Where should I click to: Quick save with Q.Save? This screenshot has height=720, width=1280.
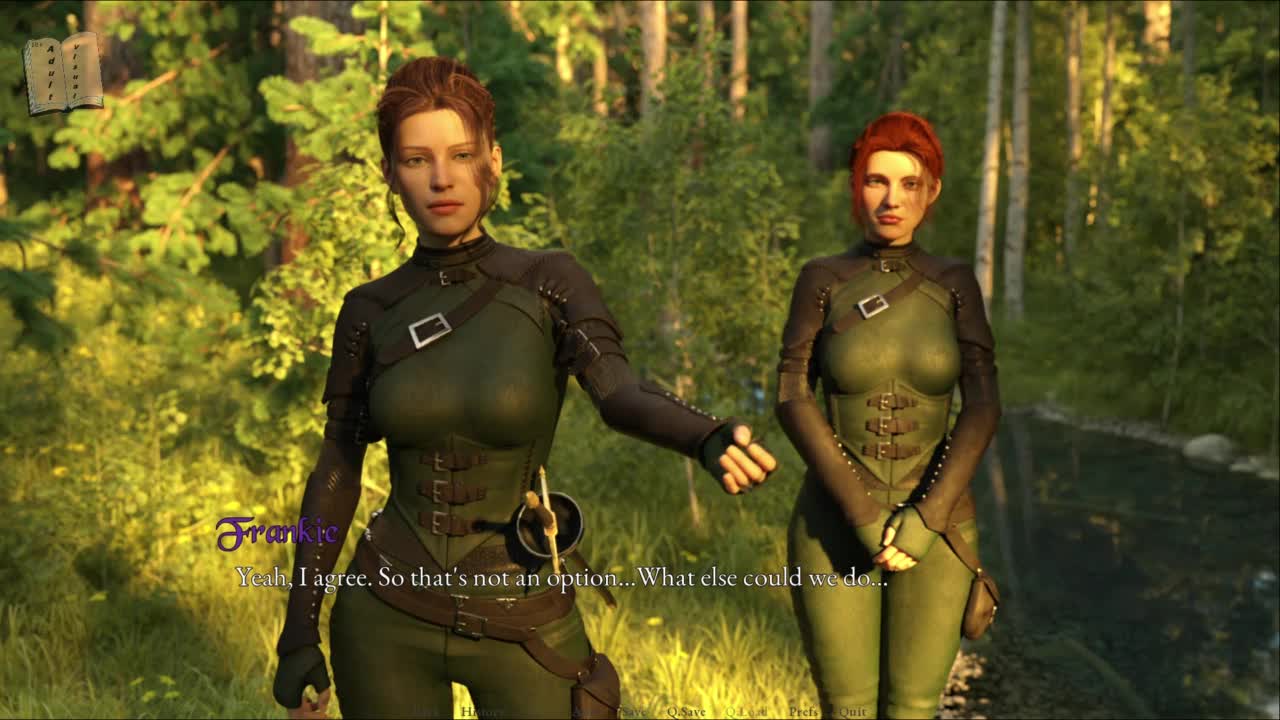click(686, 712)
